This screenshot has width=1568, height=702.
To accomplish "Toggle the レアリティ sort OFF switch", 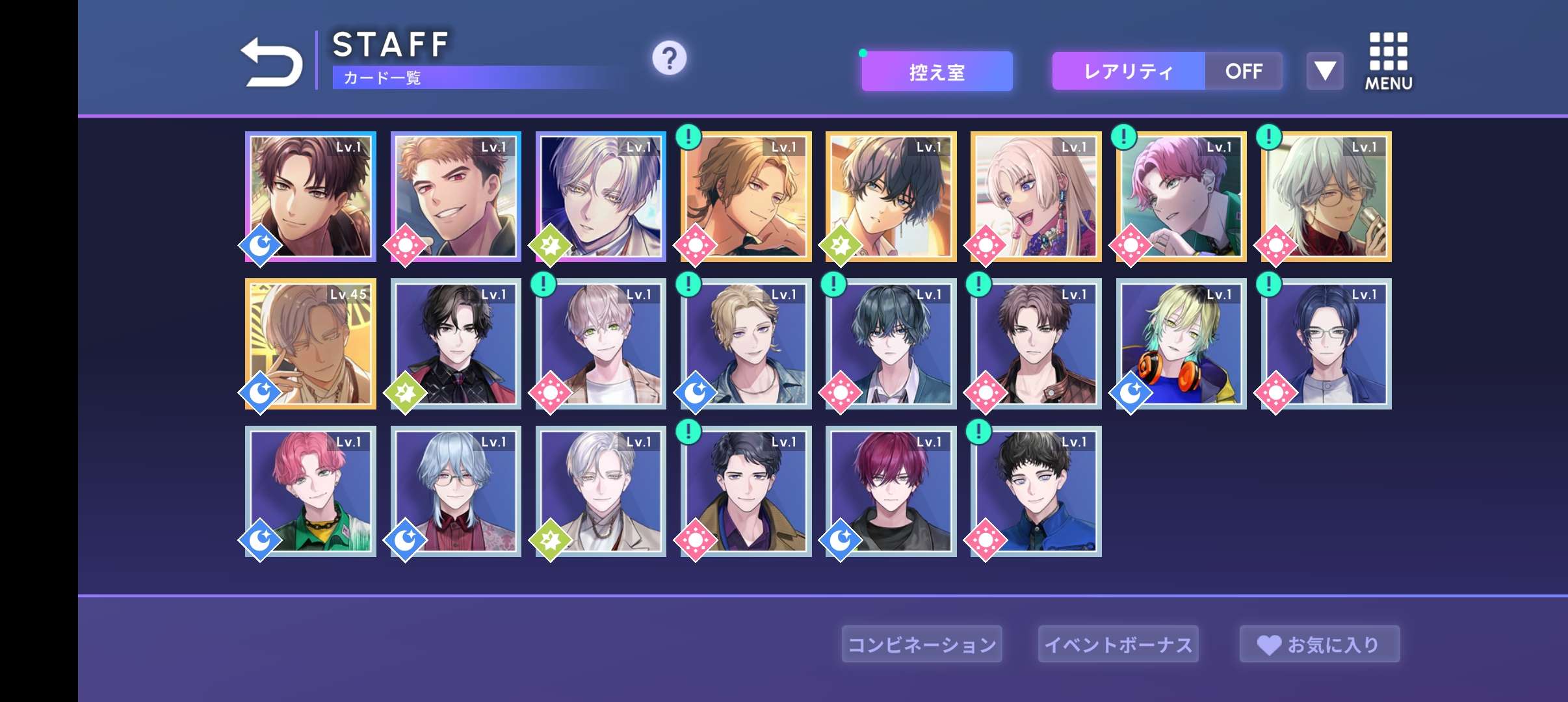I will click(x=1243, y=71).
